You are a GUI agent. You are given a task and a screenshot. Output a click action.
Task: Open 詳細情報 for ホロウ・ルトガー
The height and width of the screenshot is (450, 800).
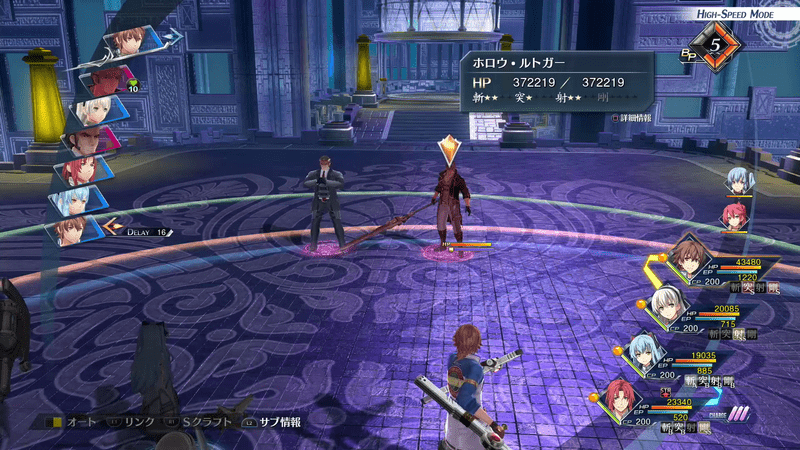[632, 117]
